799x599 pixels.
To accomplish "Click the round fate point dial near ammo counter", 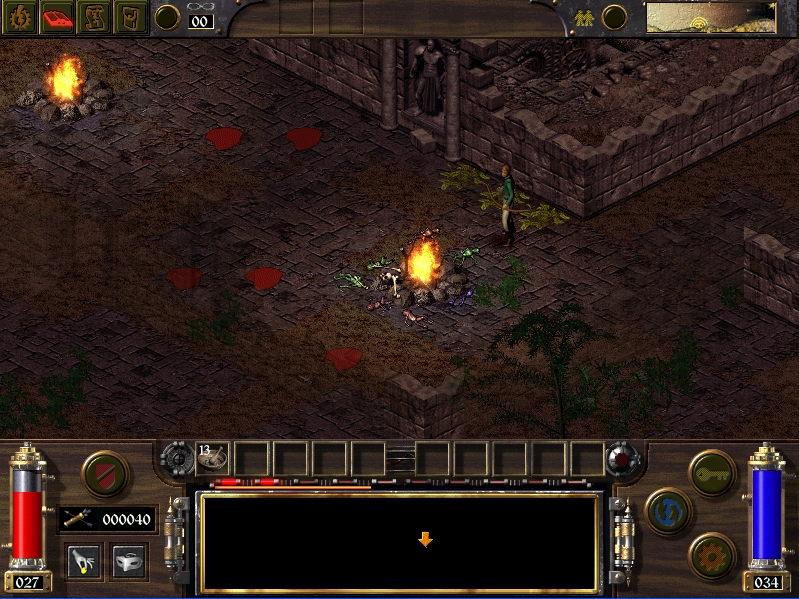I will (169, 17).
